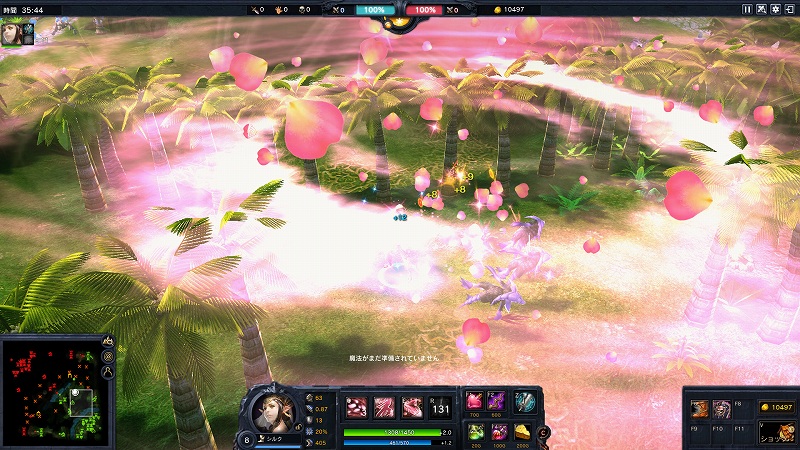
Task: Activate the round sword ability icon
Action: tap(525, 401)
